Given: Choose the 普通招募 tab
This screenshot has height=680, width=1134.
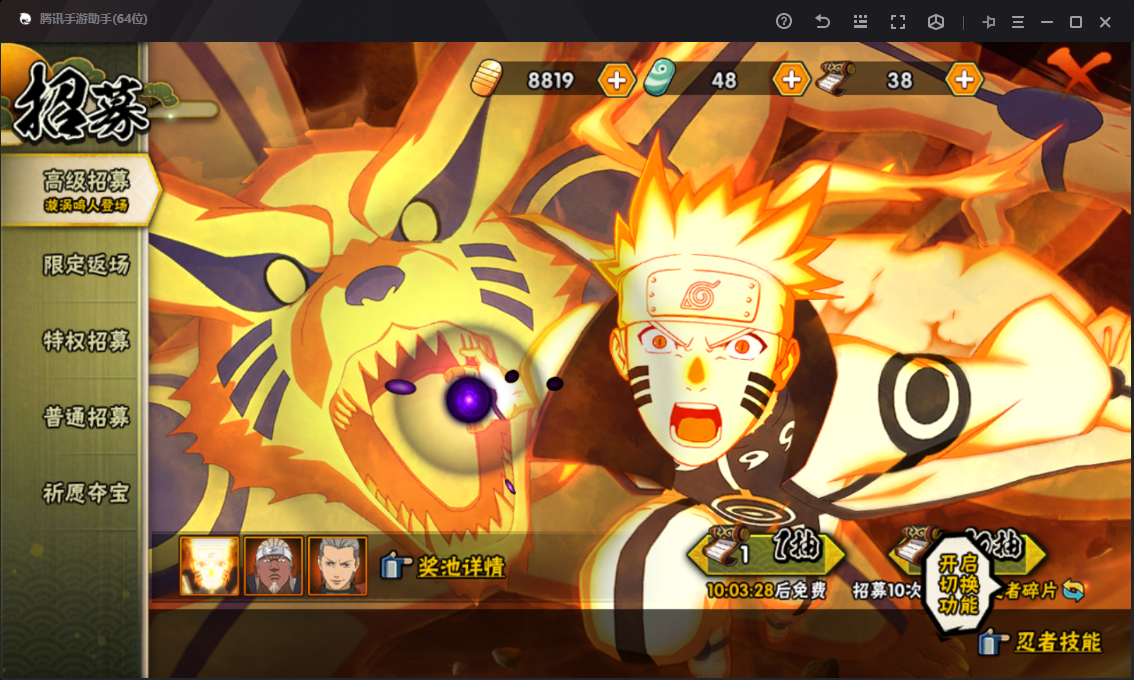Looking at the screenshot, I should 85,417.
